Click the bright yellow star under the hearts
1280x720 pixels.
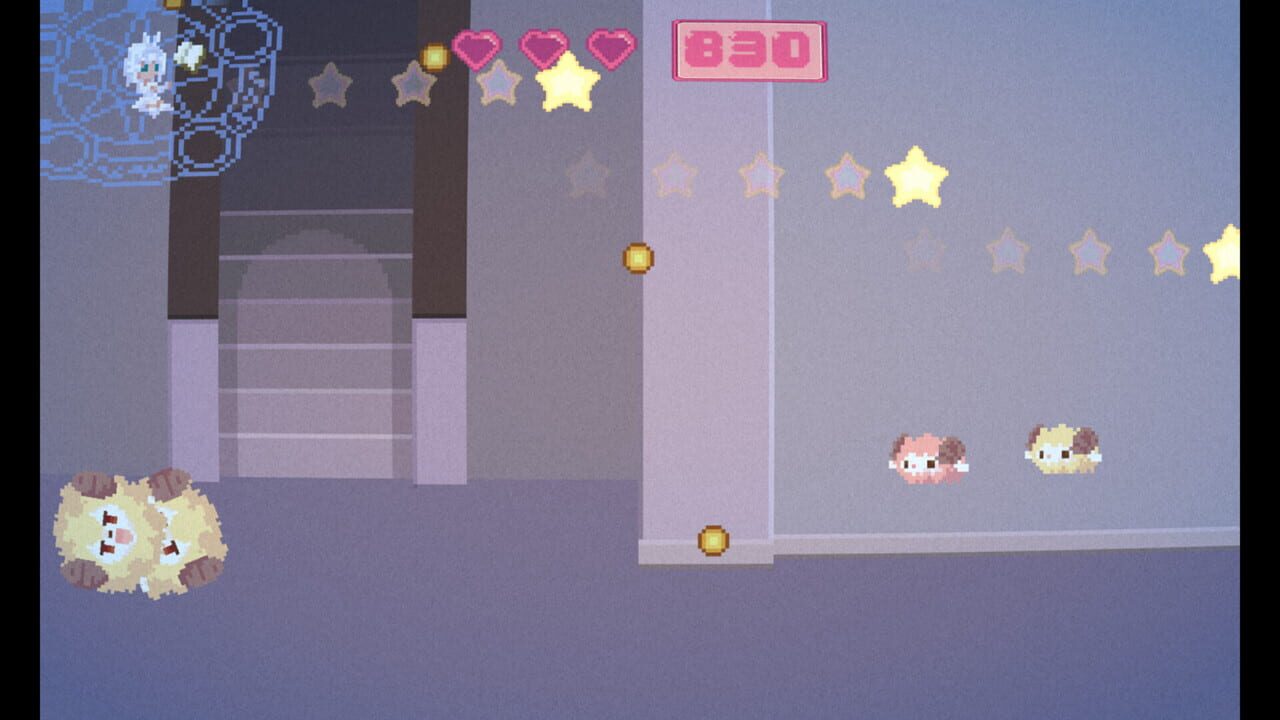click(x=567, y=82)
